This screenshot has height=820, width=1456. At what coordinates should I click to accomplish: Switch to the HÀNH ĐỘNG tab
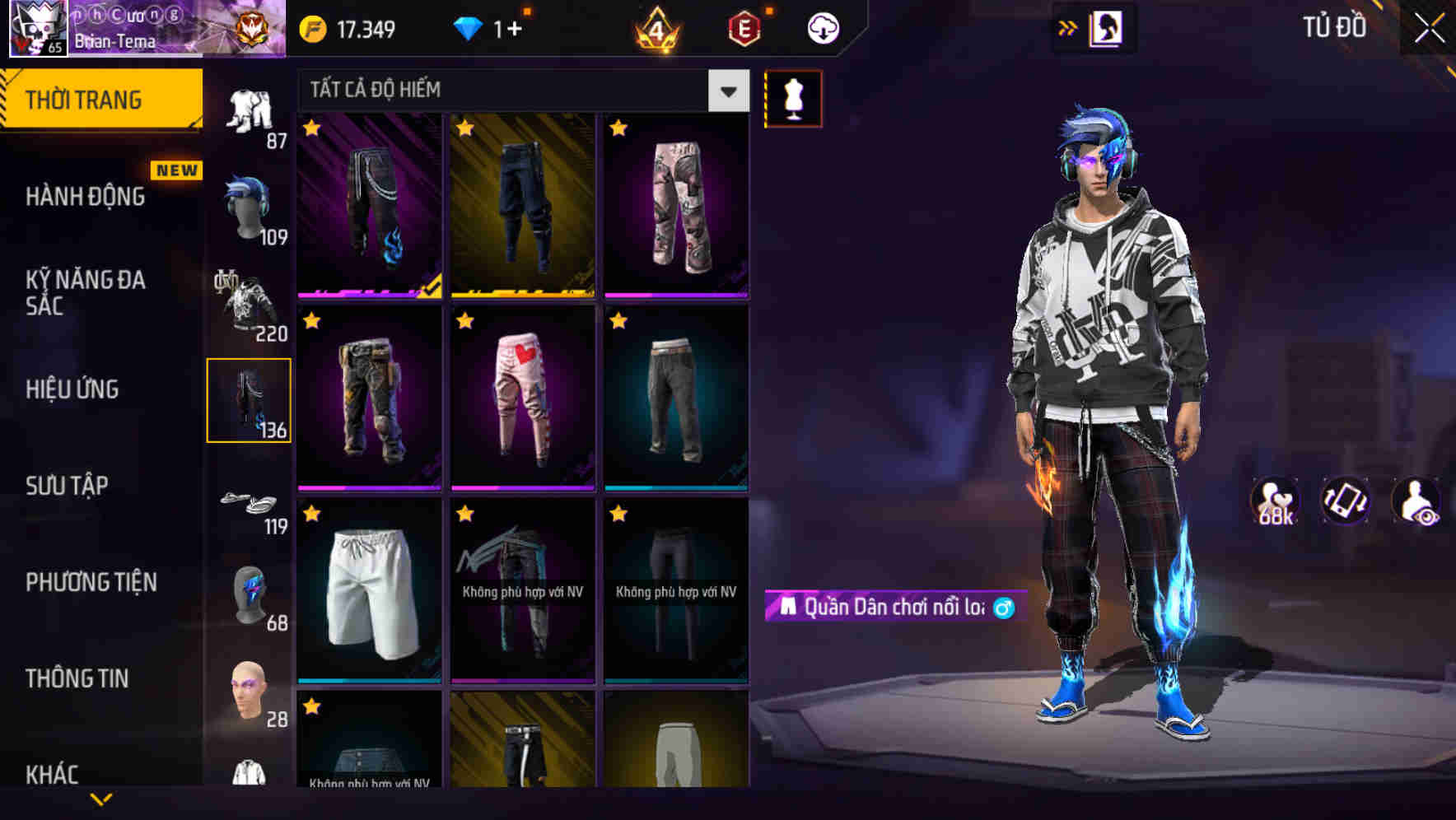point(80,196)
